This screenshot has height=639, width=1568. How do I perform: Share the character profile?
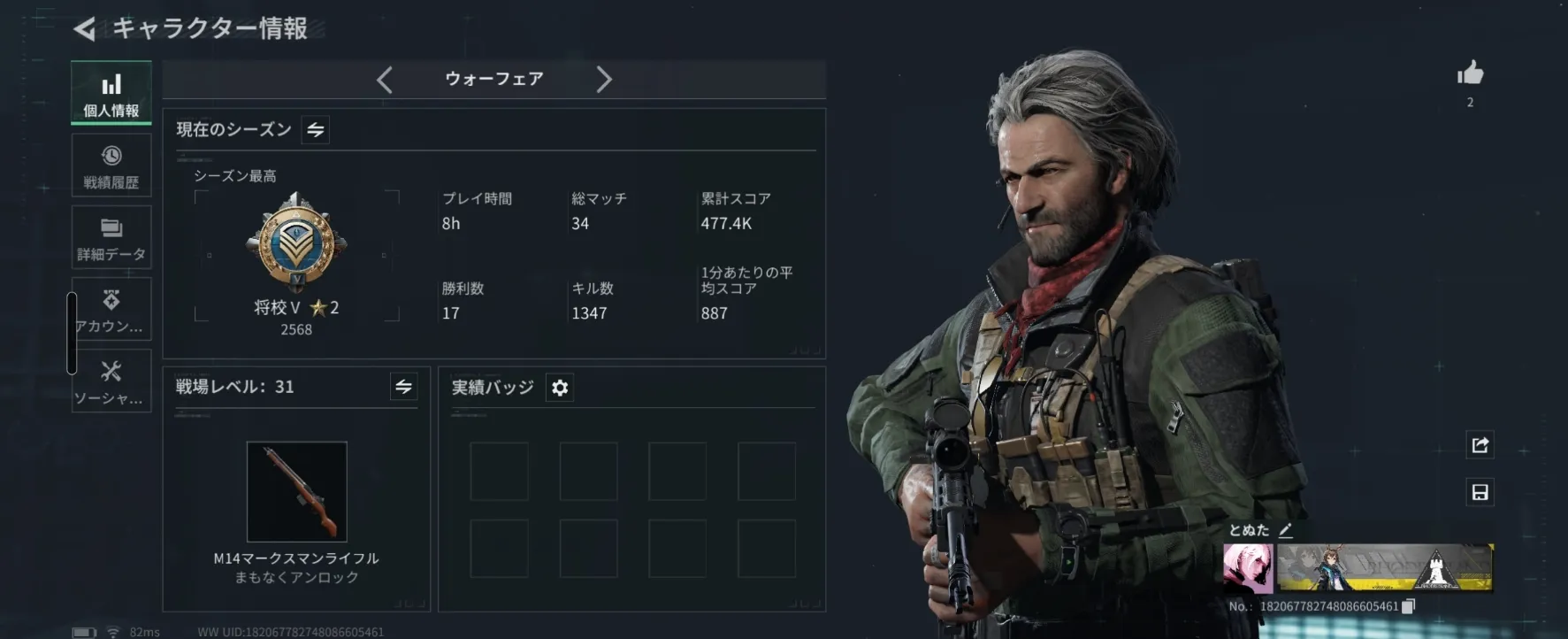1480,445
